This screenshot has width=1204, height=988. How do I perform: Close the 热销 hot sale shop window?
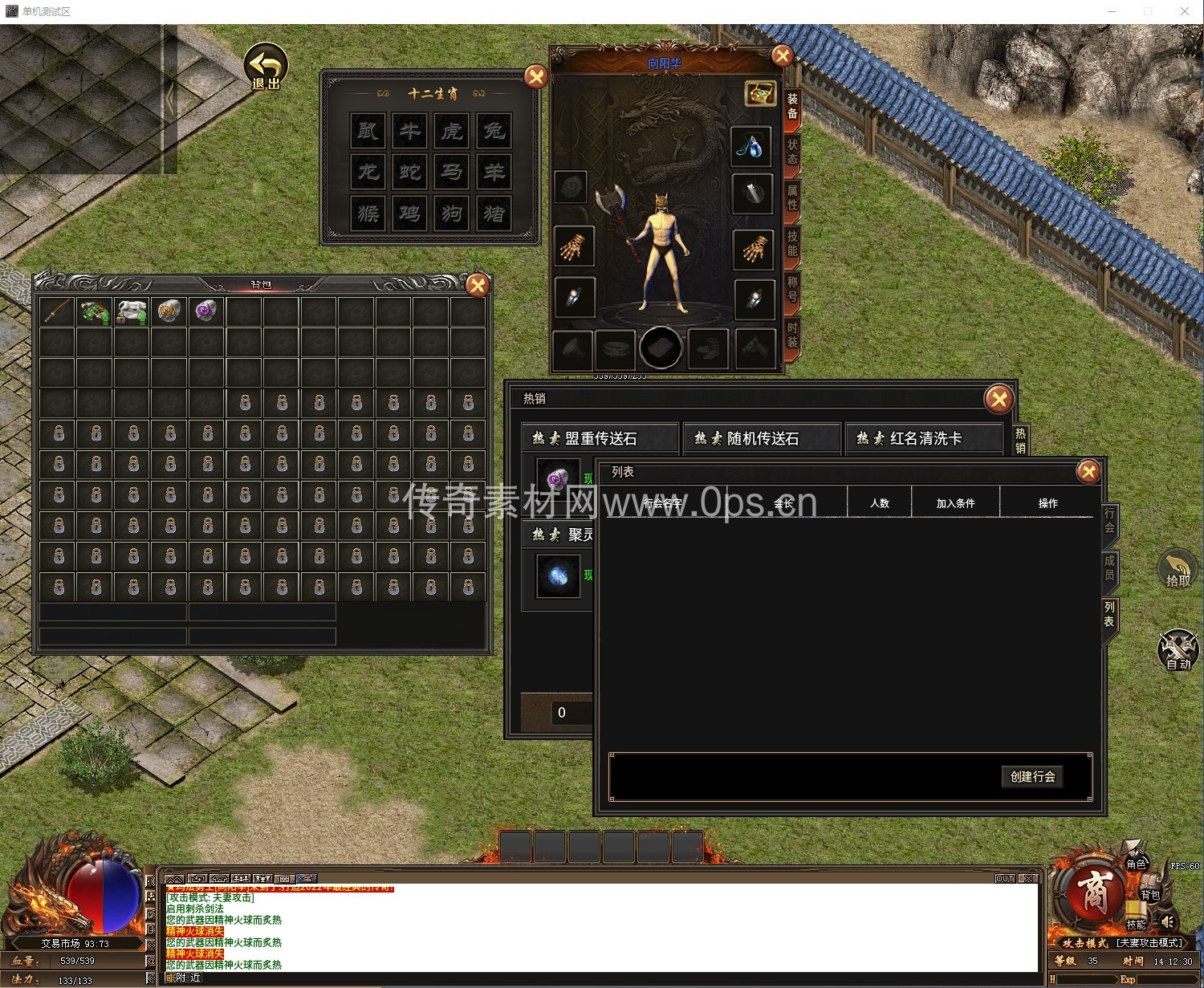tap(999, 399)
